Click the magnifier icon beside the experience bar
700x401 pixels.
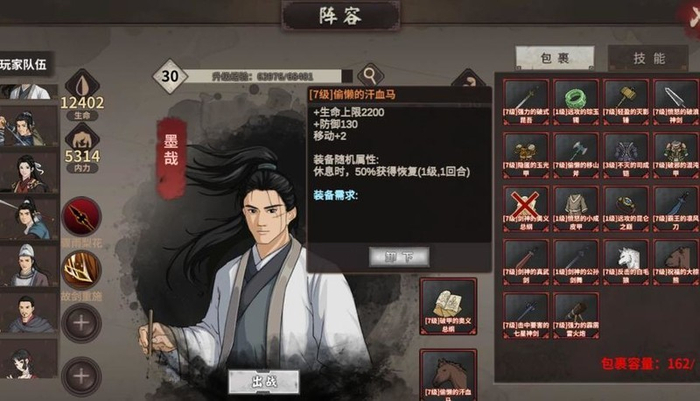click(x=371, y=74)
